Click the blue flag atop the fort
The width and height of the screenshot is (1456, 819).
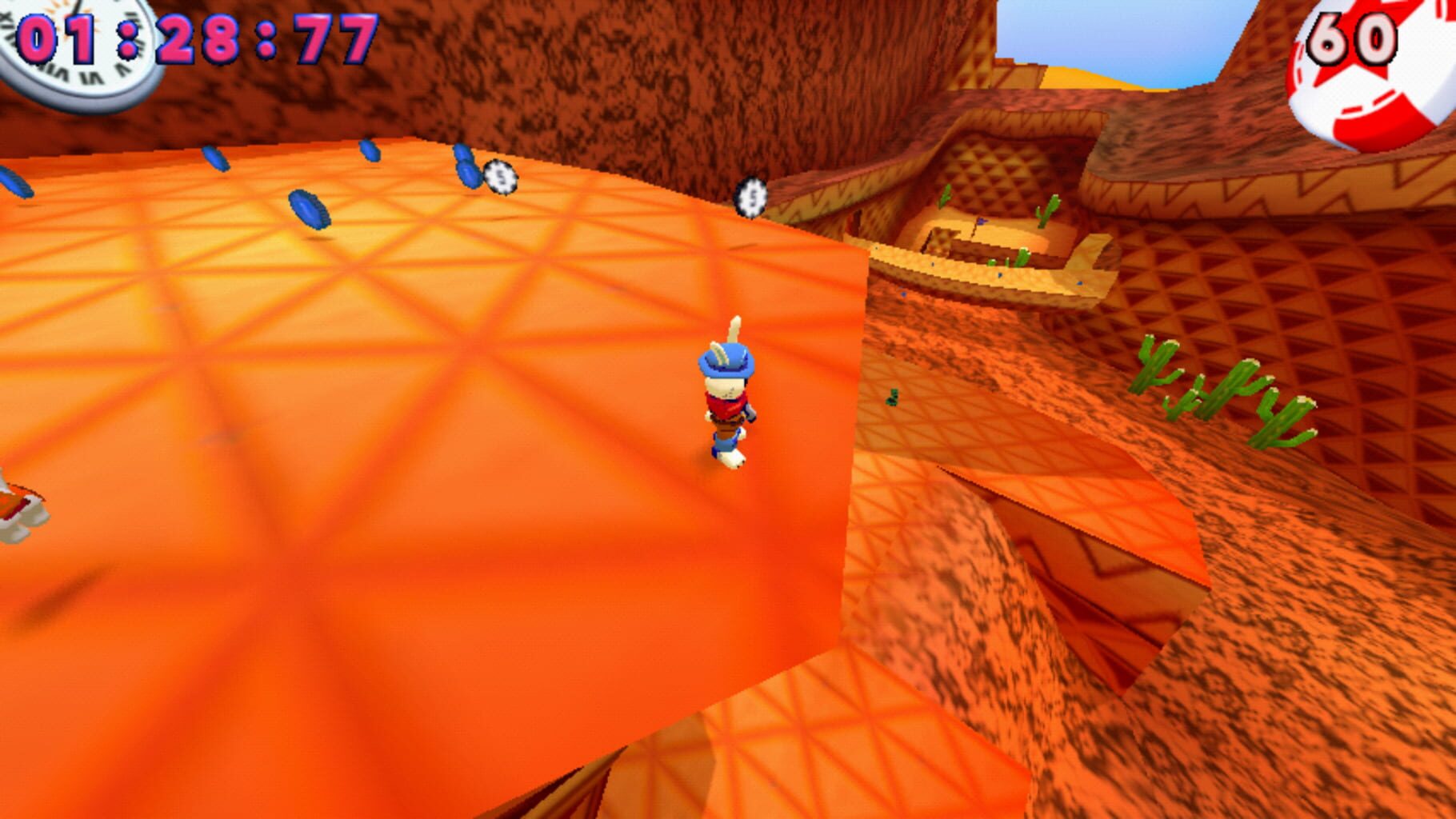coord(981,223)
